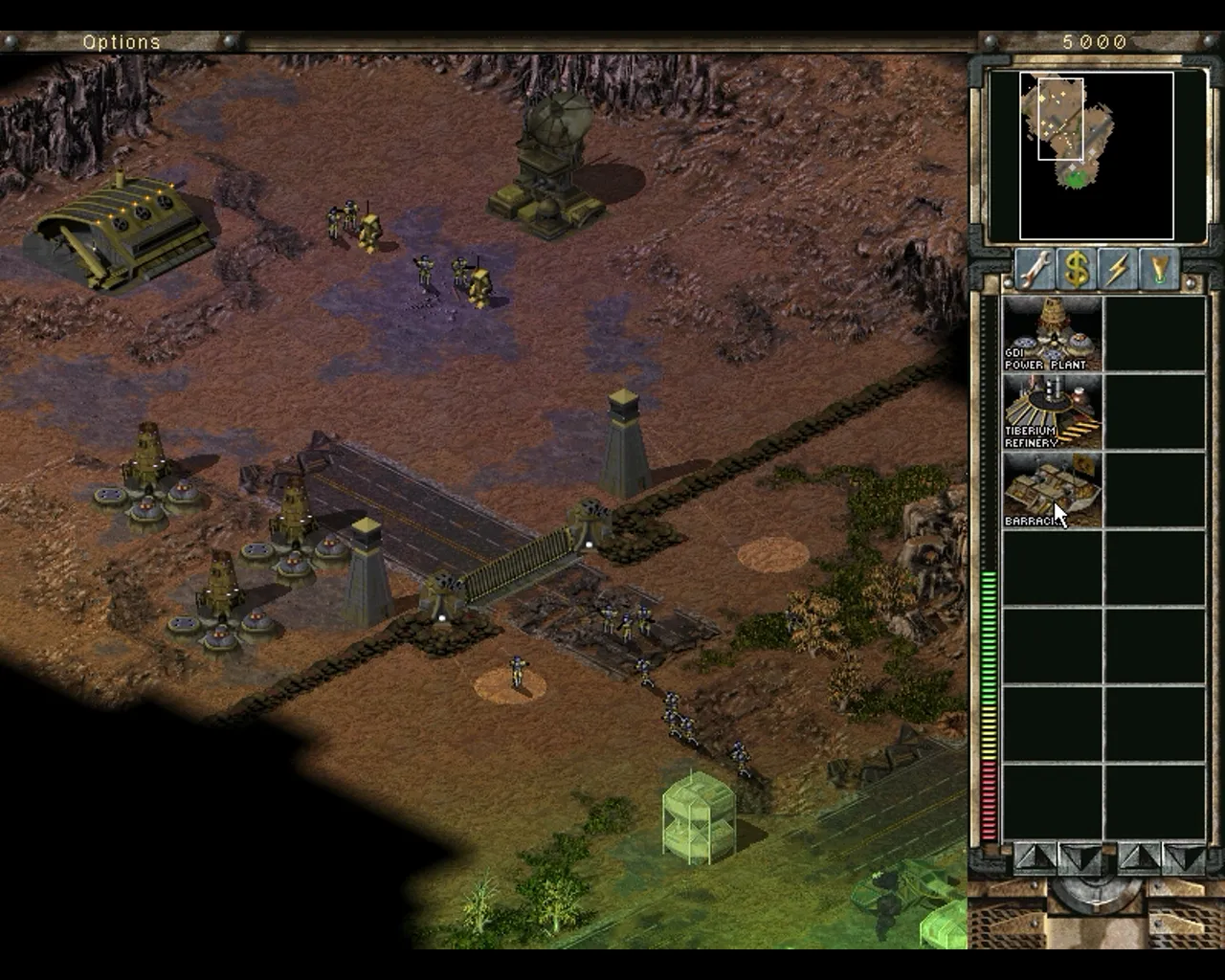1225x980 pixels.
Task: Build a GDI Power Plant
Action: pyautogui.click(x=1052, y=333)
